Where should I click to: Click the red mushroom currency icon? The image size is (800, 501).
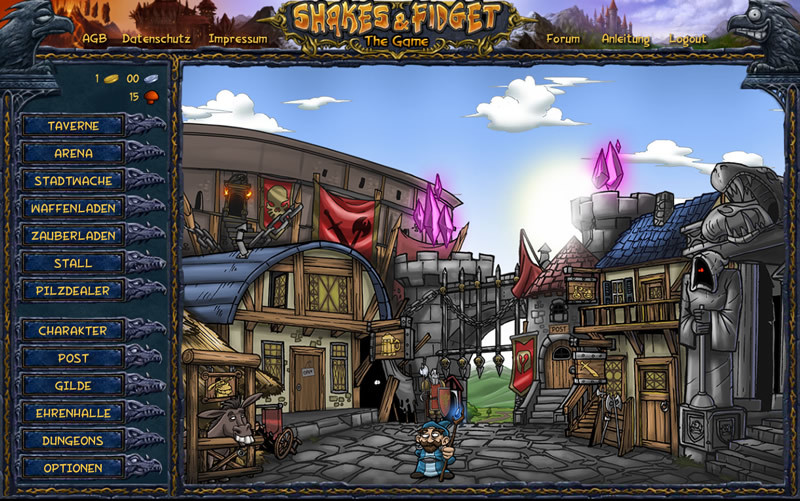[x=152, y=97]
